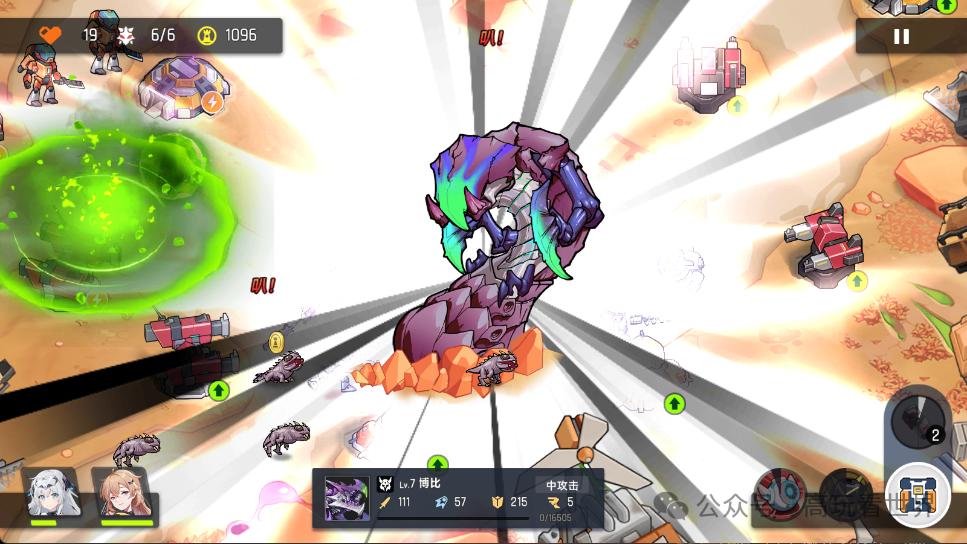Screen dimensions: 967x544
Task: Click the upgrade arrow by the red rocket launcher
Action: click(219, 390)
